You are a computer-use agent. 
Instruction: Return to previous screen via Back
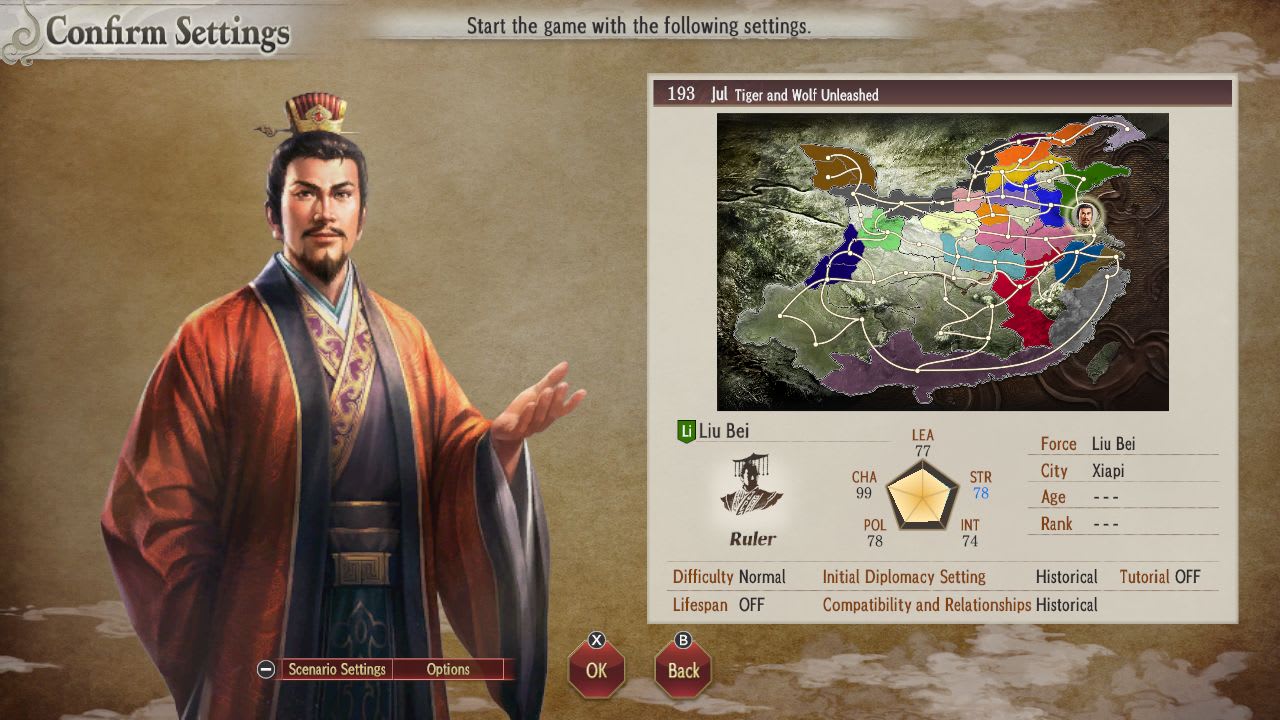click(683, 671)
